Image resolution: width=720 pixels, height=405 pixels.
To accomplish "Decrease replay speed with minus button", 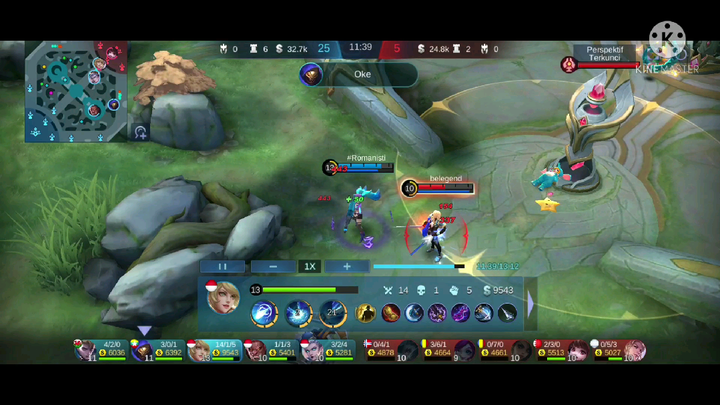I will (273, 267).
